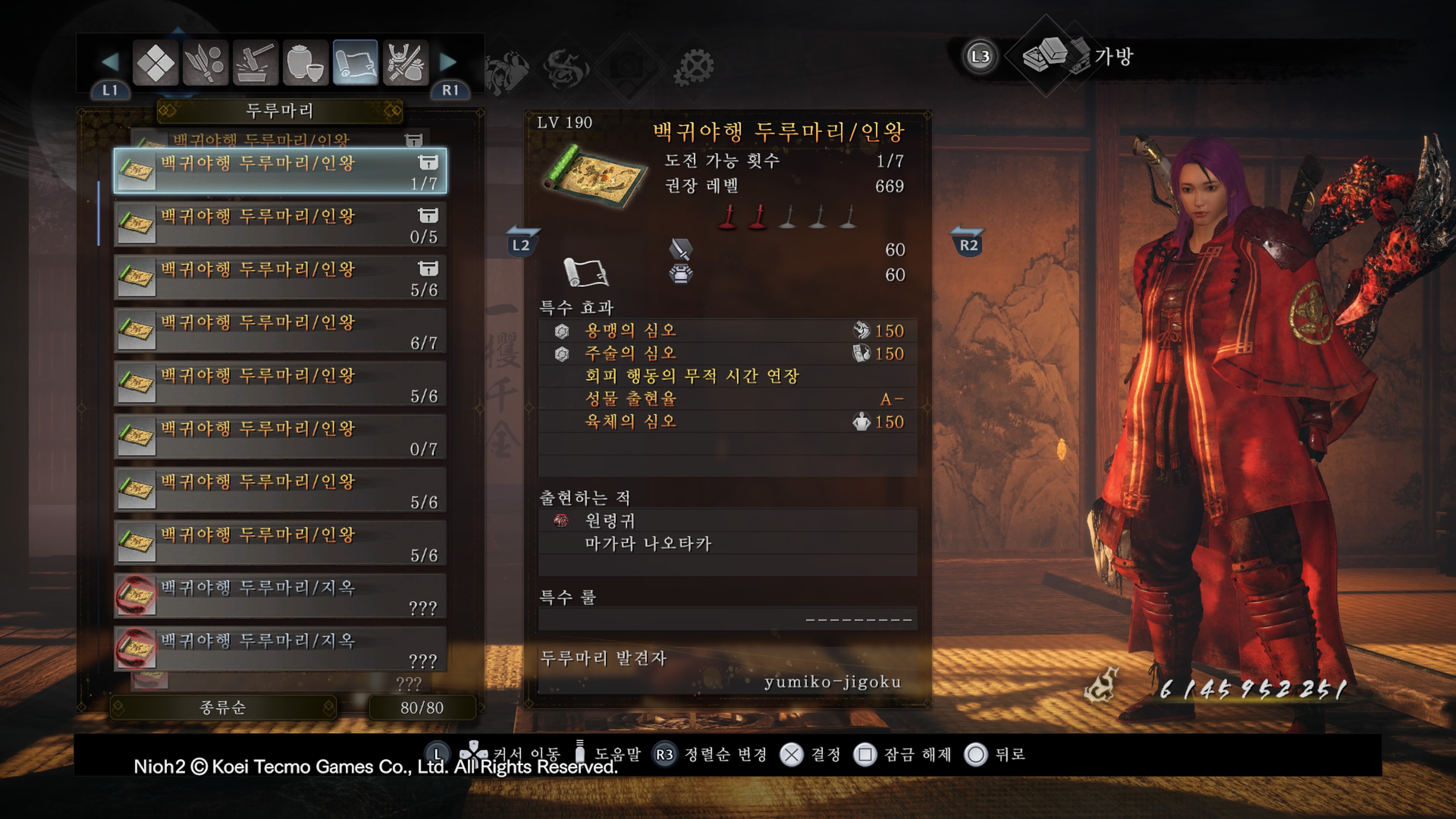This screenshot has height=819, width=1456.
Task: Click the right arrow beside category tabs
Action: click(448, 61)
